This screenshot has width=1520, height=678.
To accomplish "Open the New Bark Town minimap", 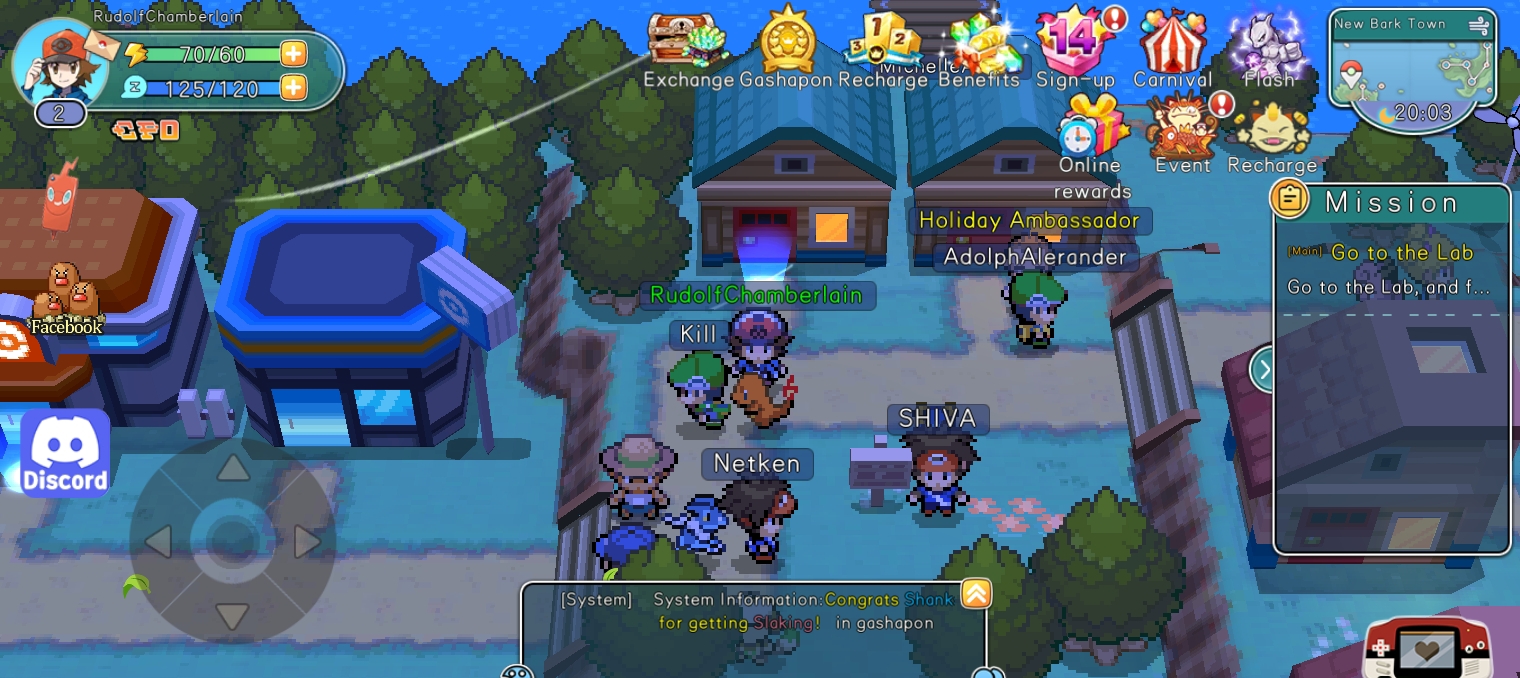I will pyautogui.click(x=1412, y=58).
